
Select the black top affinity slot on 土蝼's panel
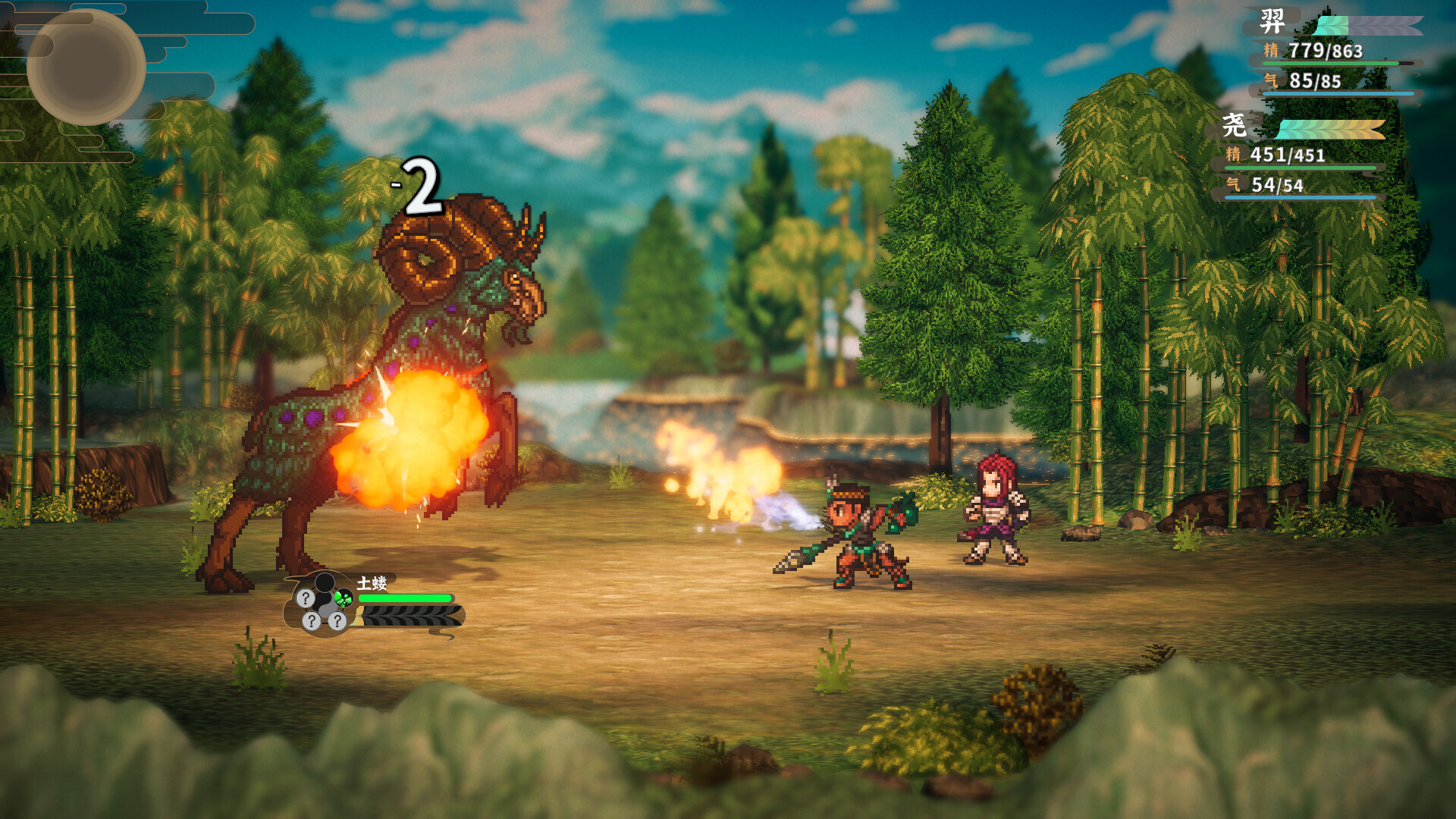click(324, 583)
